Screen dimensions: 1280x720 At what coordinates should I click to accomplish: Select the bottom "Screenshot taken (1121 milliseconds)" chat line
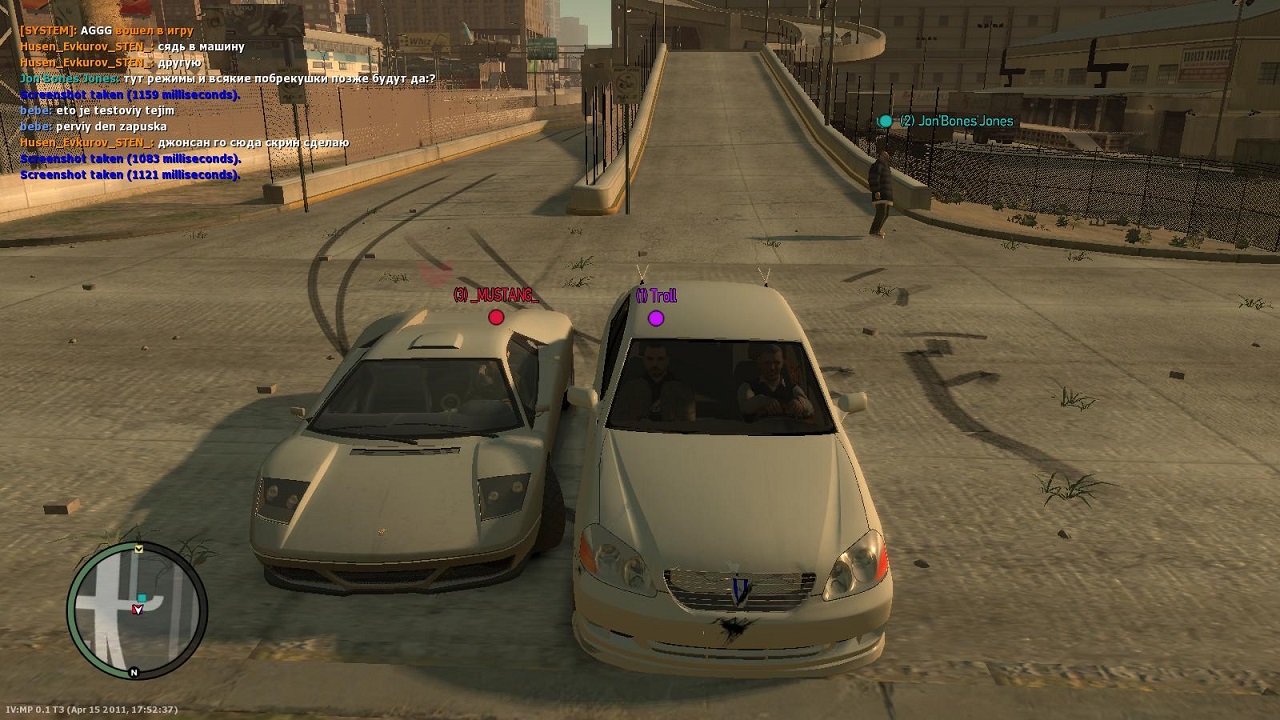(x=130, y=175)
